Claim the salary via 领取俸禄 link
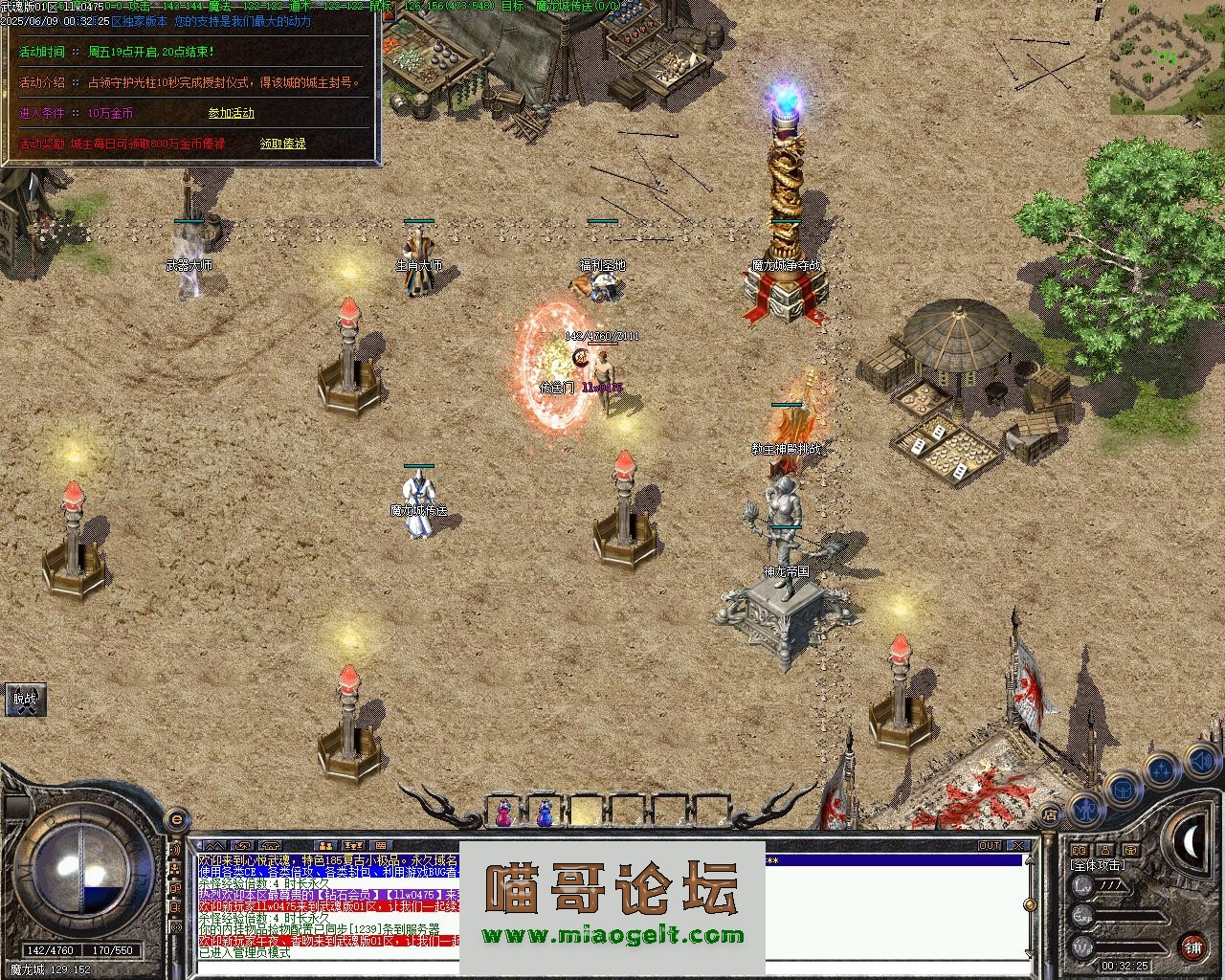The image size is (1225, 980). 283,144
